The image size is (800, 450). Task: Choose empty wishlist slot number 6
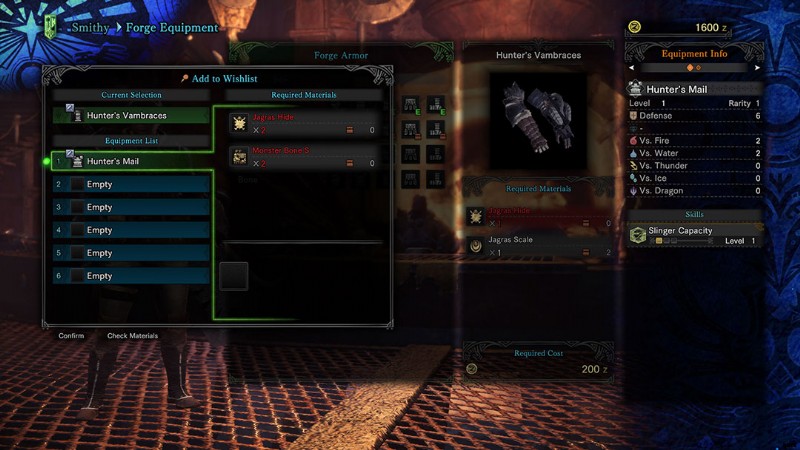pos(131,276)
